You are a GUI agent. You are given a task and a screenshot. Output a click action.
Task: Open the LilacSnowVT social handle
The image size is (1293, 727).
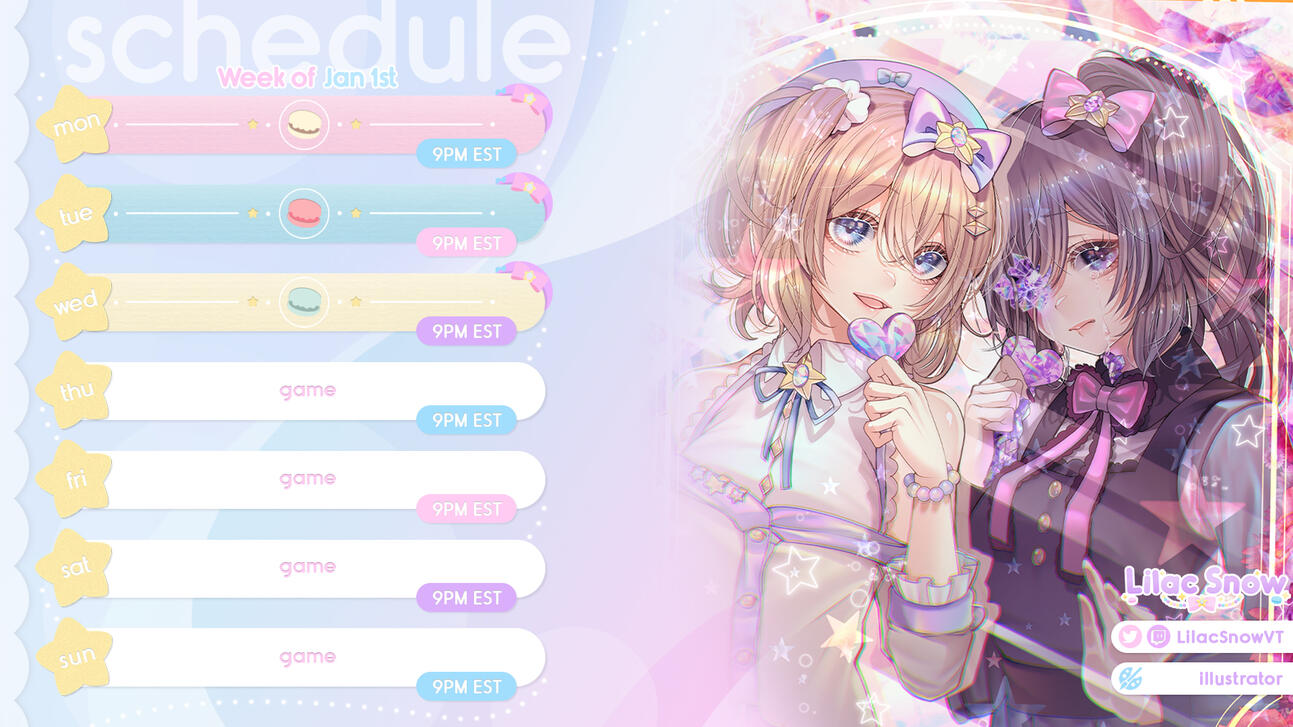point(1229,636)
